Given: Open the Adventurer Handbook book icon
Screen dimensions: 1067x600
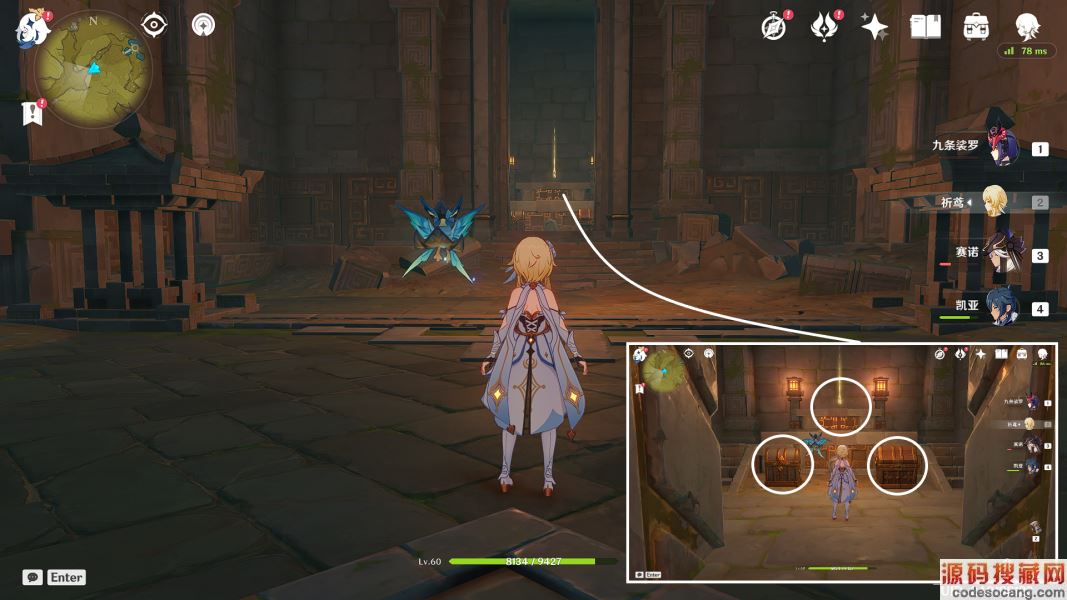Looking at the screenshot, I should pyautogui.click(x=925, y=27).
